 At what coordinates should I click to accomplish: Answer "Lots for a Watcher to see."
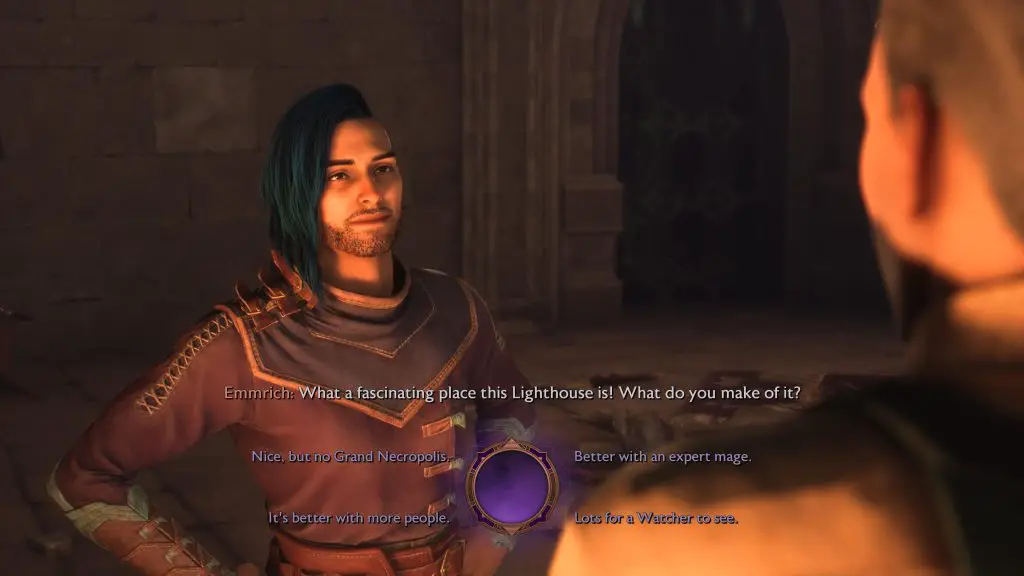(655, 518)
